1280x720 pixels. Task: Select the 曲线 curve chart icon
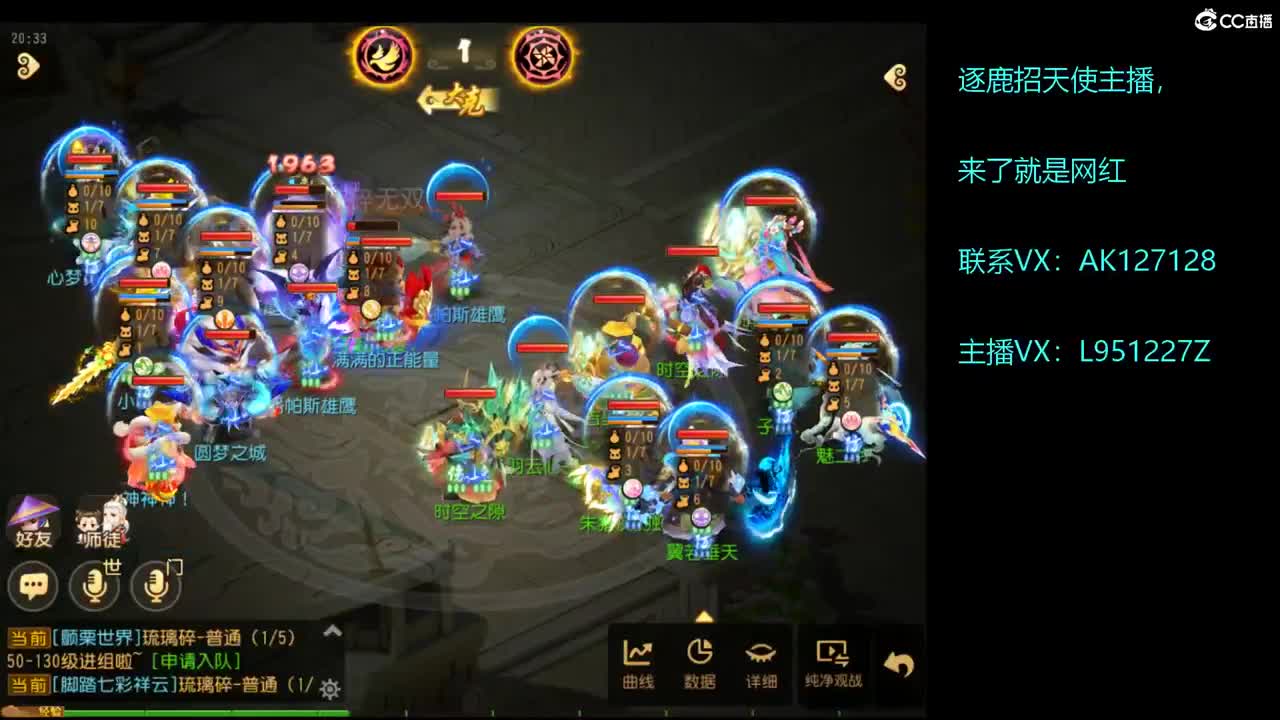[x=640, y=656]
